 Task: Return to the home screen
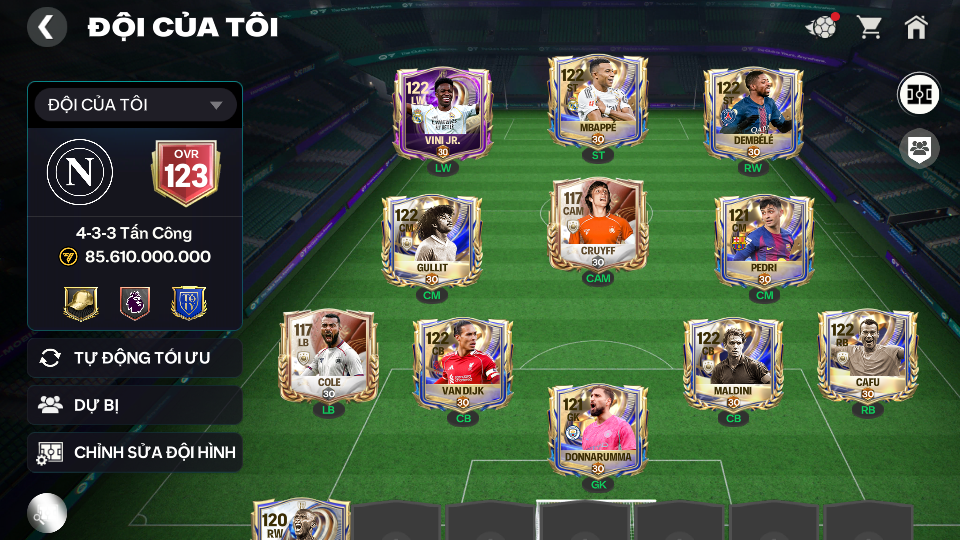[916, 27]
